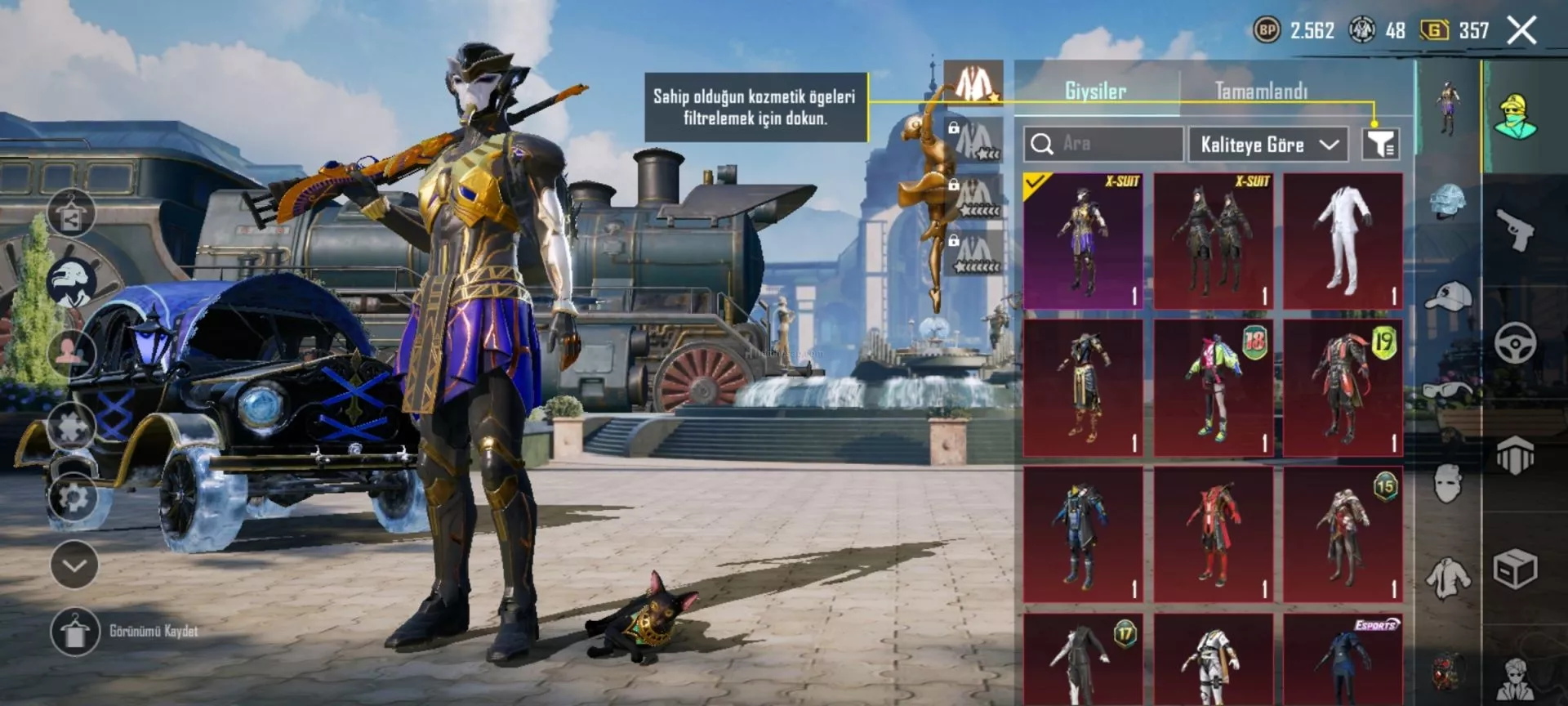Close the inventory with the X button

[1521, 31]
